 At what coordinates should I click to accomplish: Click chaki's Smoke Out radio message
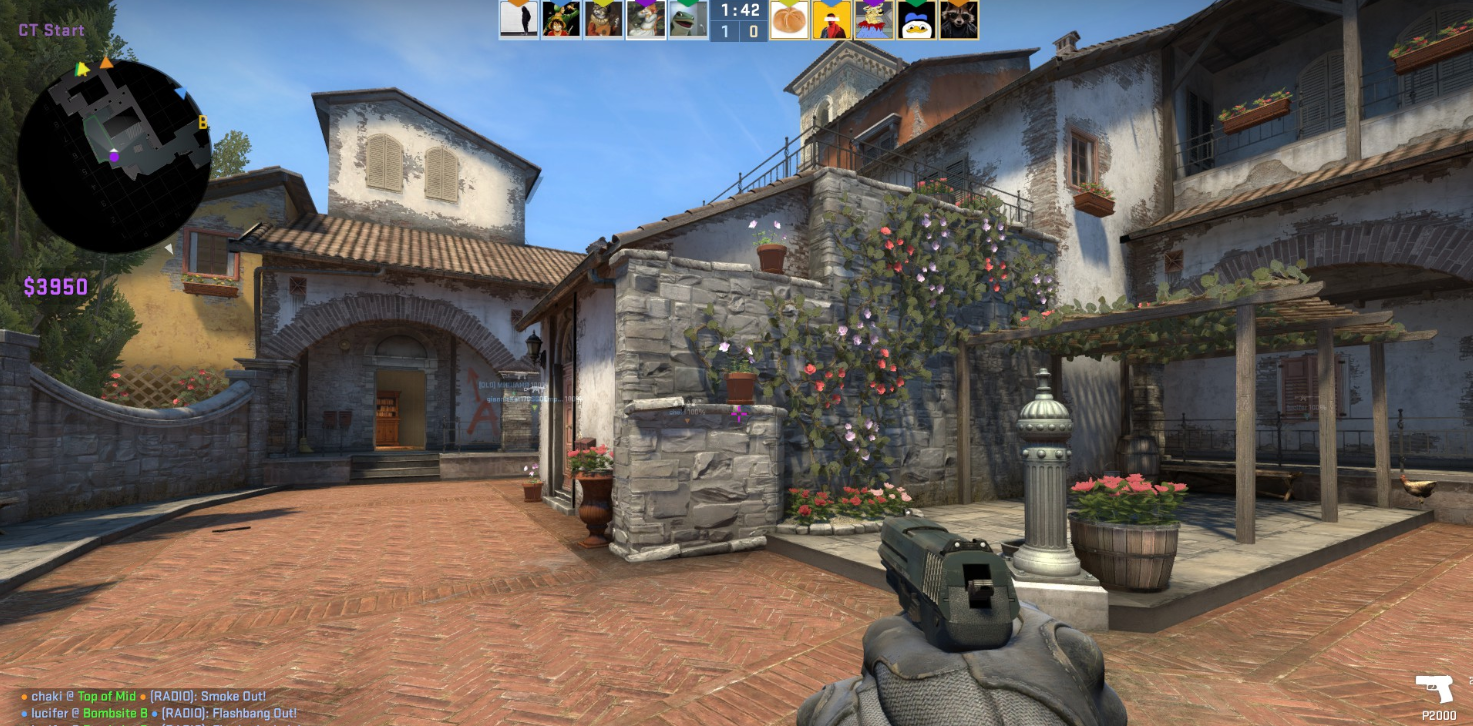[x=148, y=696]
